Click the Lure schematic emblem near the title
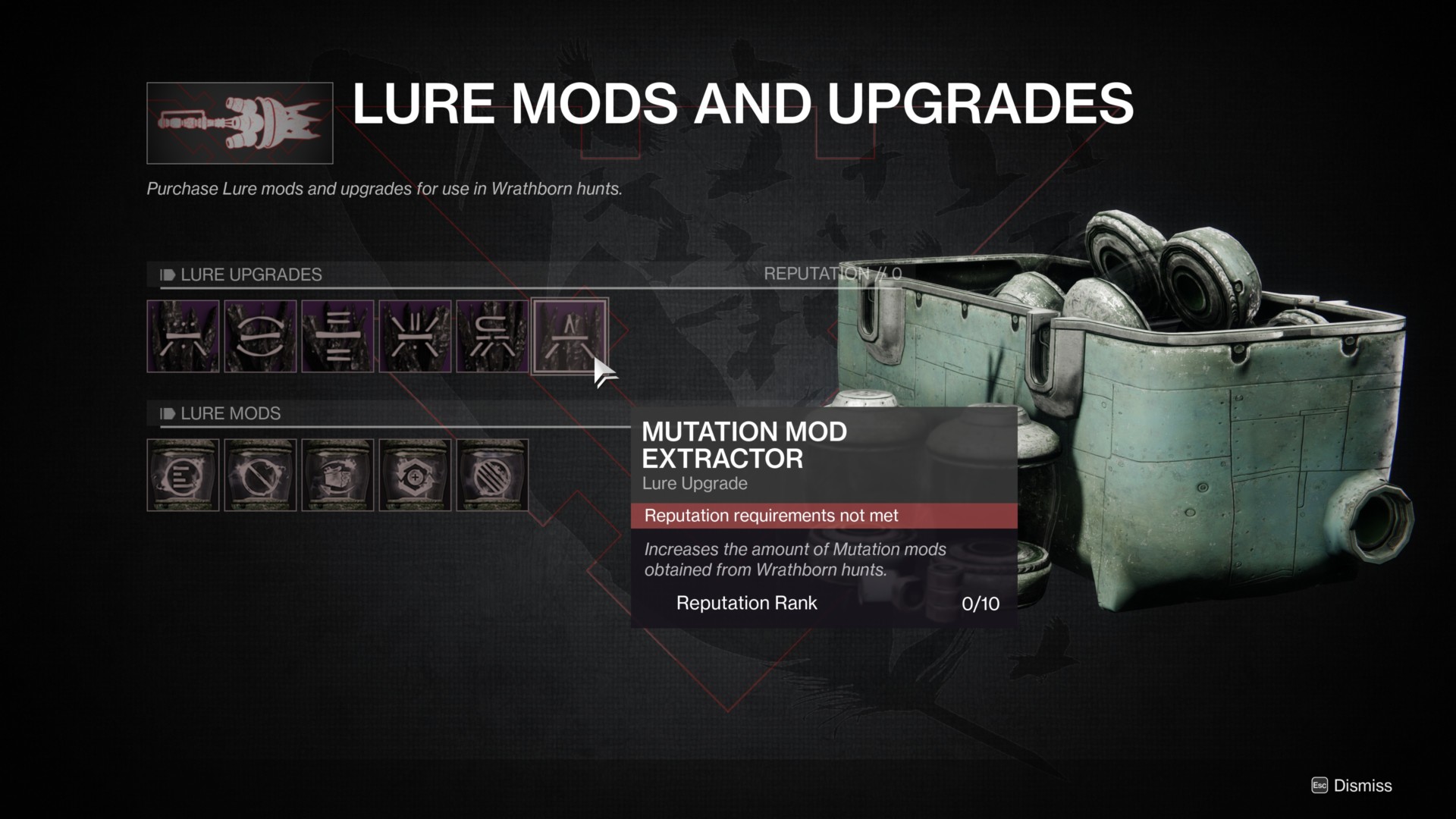Screen dimensions: 1456x819 (239, 122)
